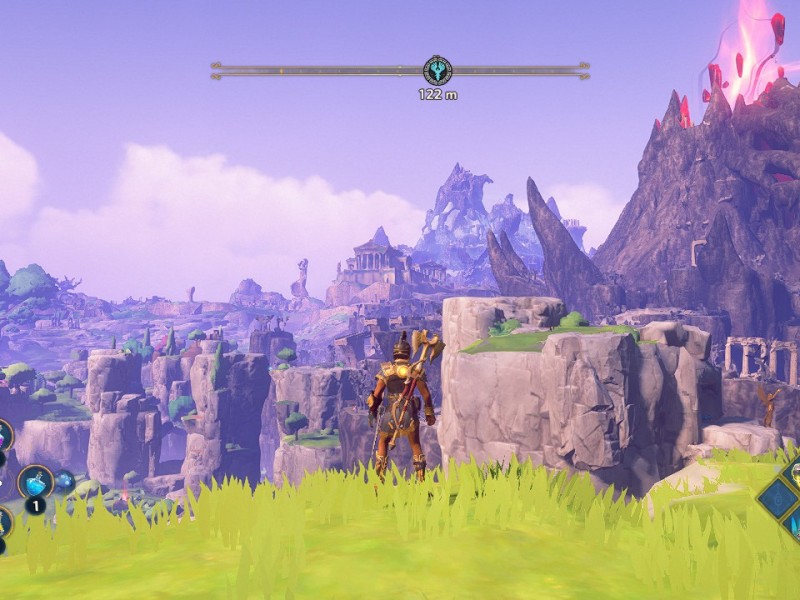Select the blue potion slot
Image resolution: width=800 pixels, height=600 pixels.
(35, 482)
